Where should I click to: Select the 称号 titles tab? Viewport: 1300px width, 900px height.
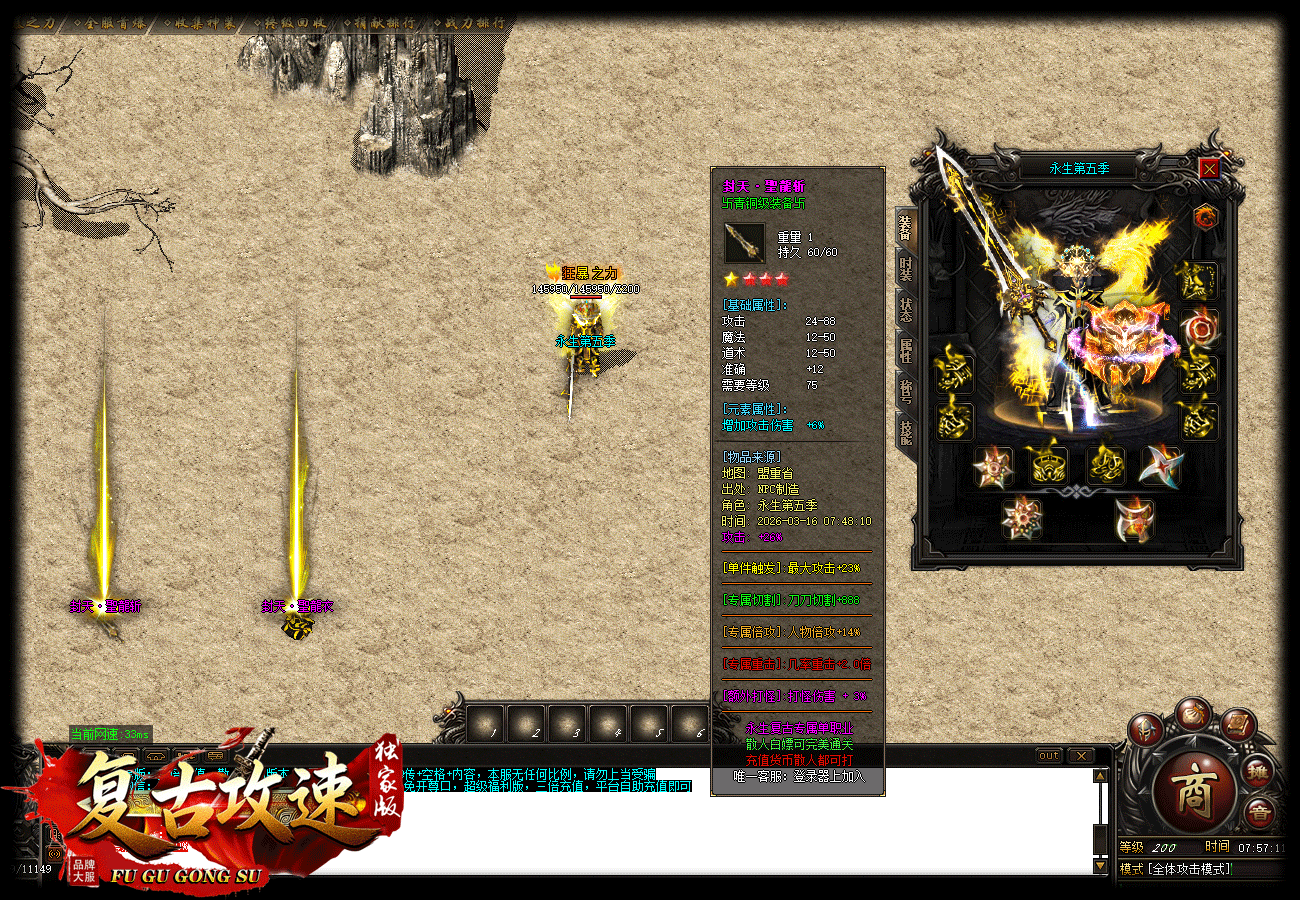905,391
